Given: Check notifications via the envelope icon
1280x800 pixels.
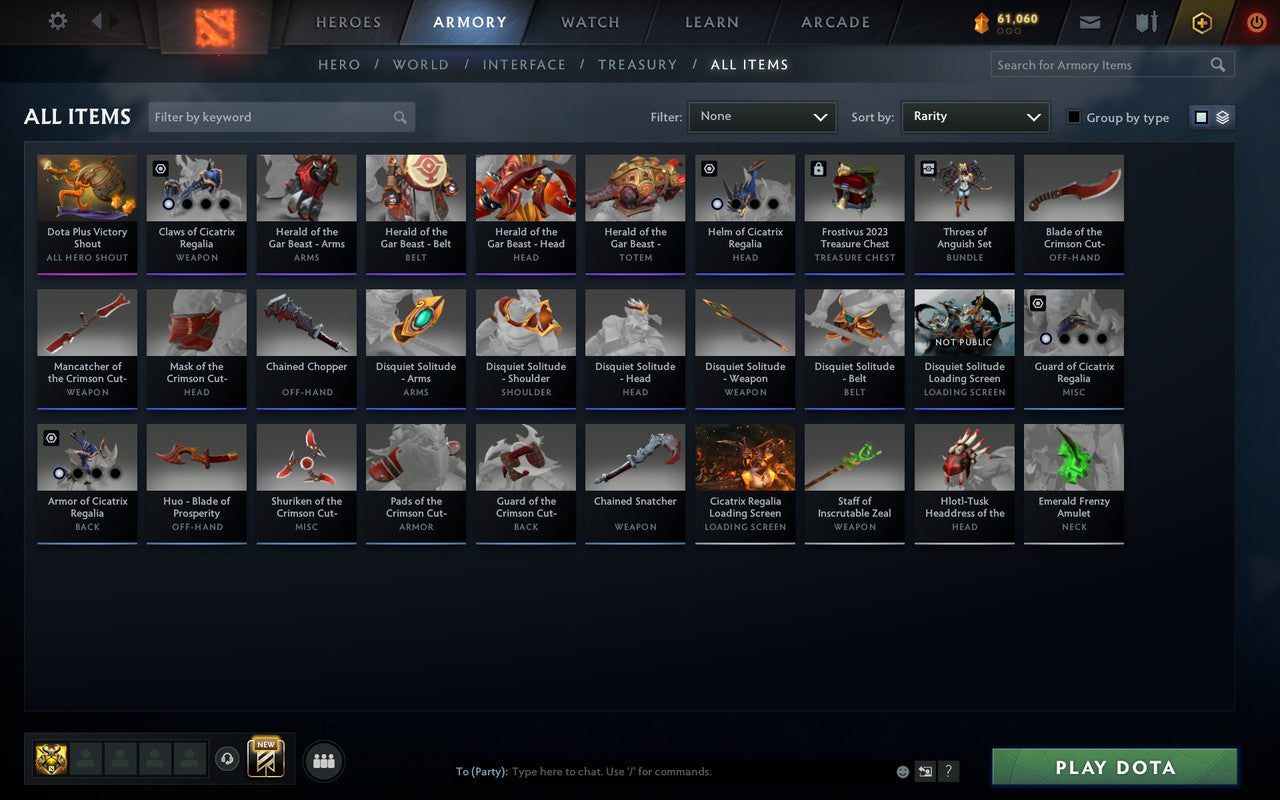Looking at the screenshot, I should coord(1089,21).
